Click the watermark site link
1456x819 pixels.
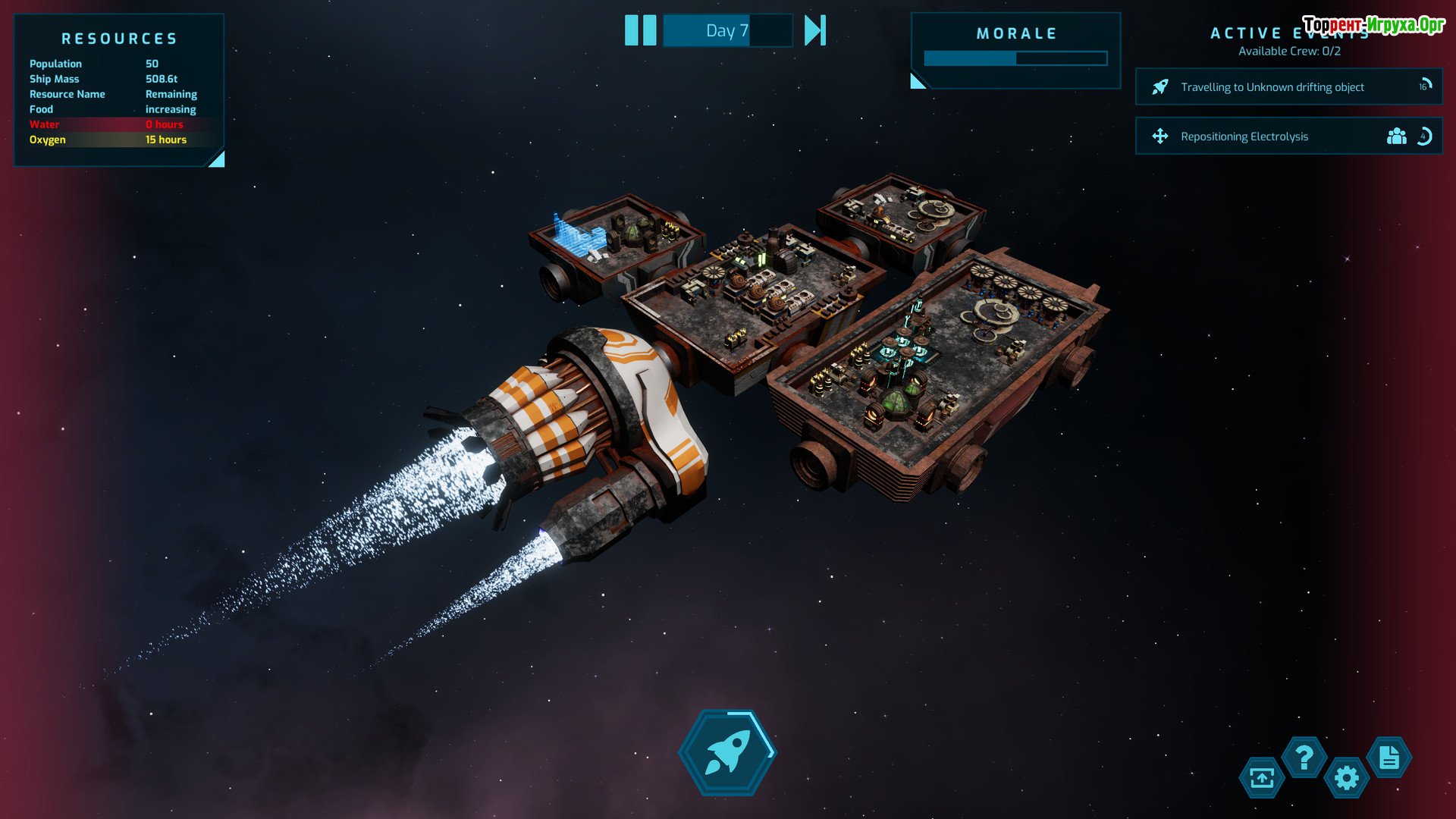click(x=1373, y=25)
